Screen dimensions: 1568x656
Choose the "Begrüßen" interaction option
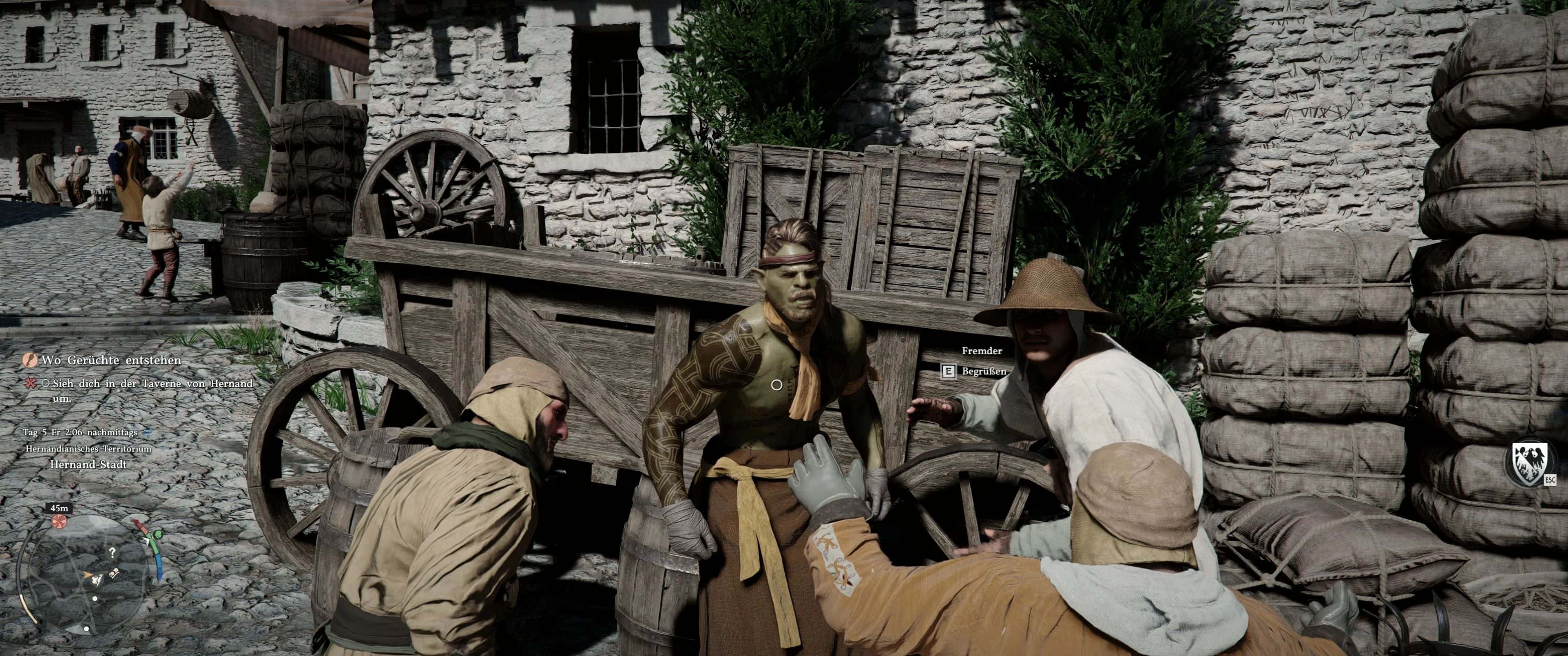click(x=983, y=371)
